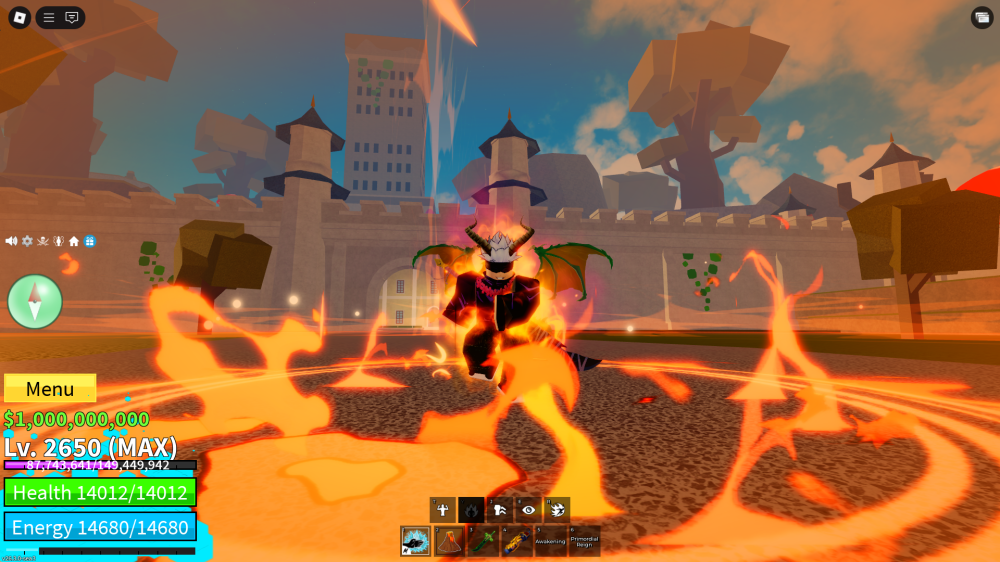This screenshot has width=1000, height=562.
Task: Click the white house home icon
Action: pyautogui.click(x=74, y=241)
